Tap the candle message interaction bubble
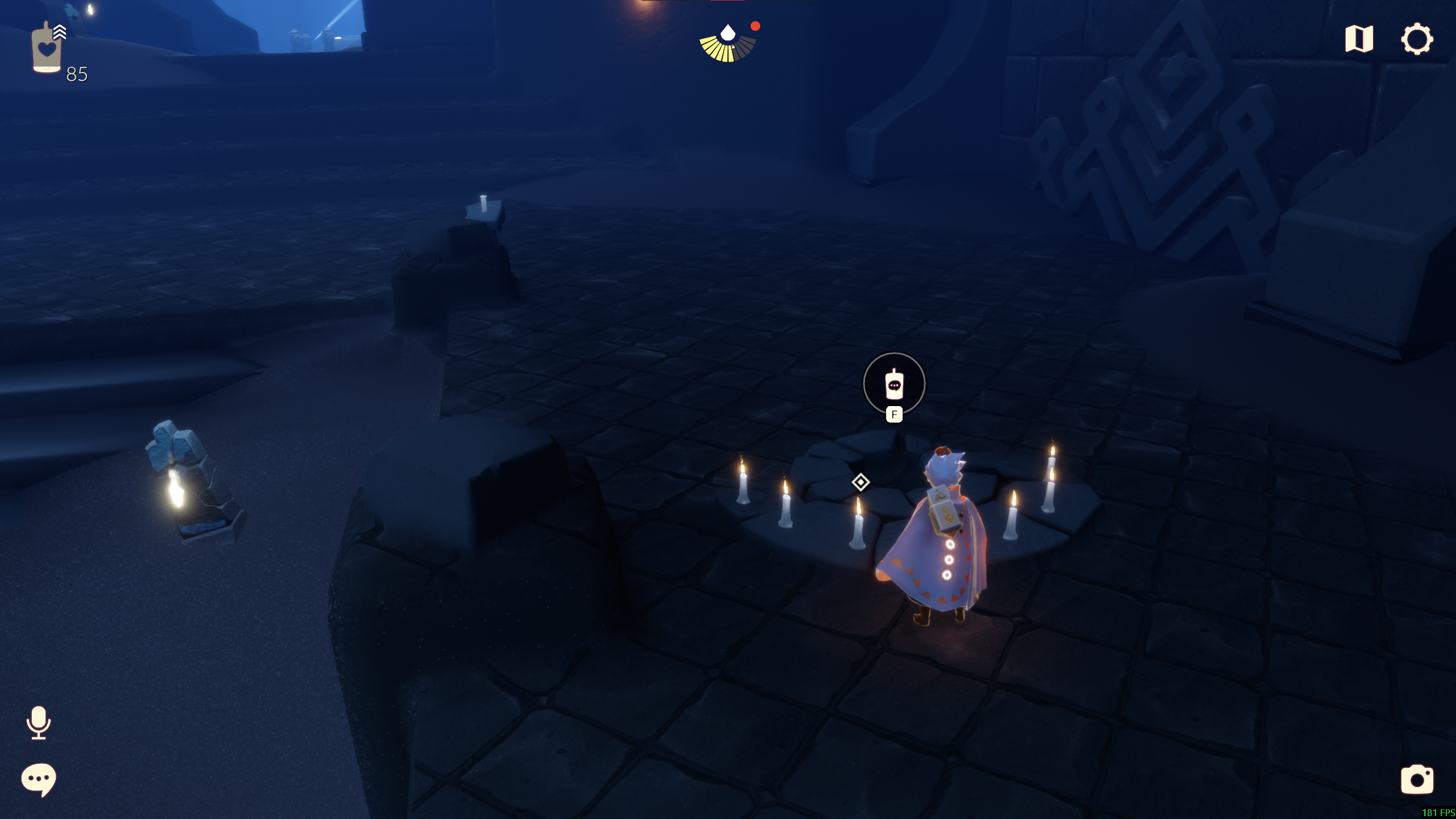The height and width of the screenshot is (819, 1456). pyautogui.click(x=894, y=384)
